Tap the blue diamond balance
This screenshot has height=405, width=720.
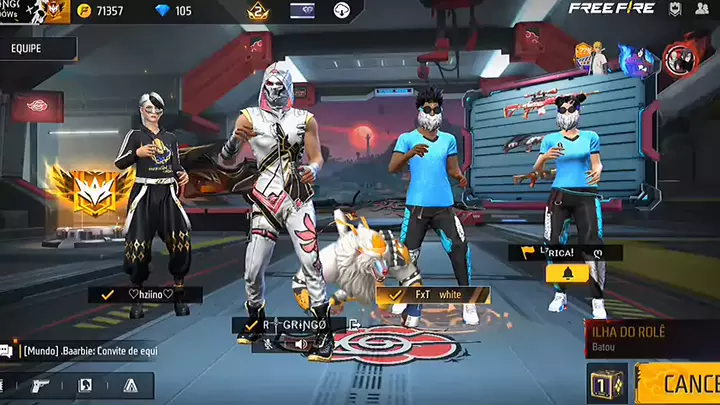170,11
